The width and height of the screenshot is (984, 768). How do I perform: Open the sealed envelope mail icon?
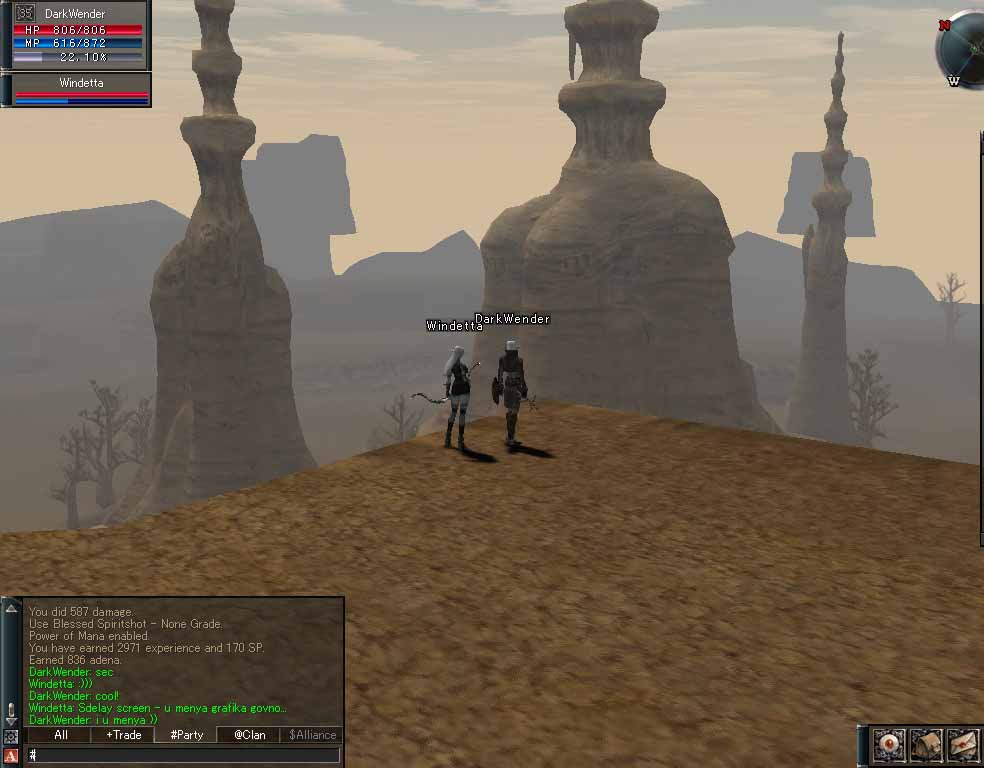pos(962,745)
